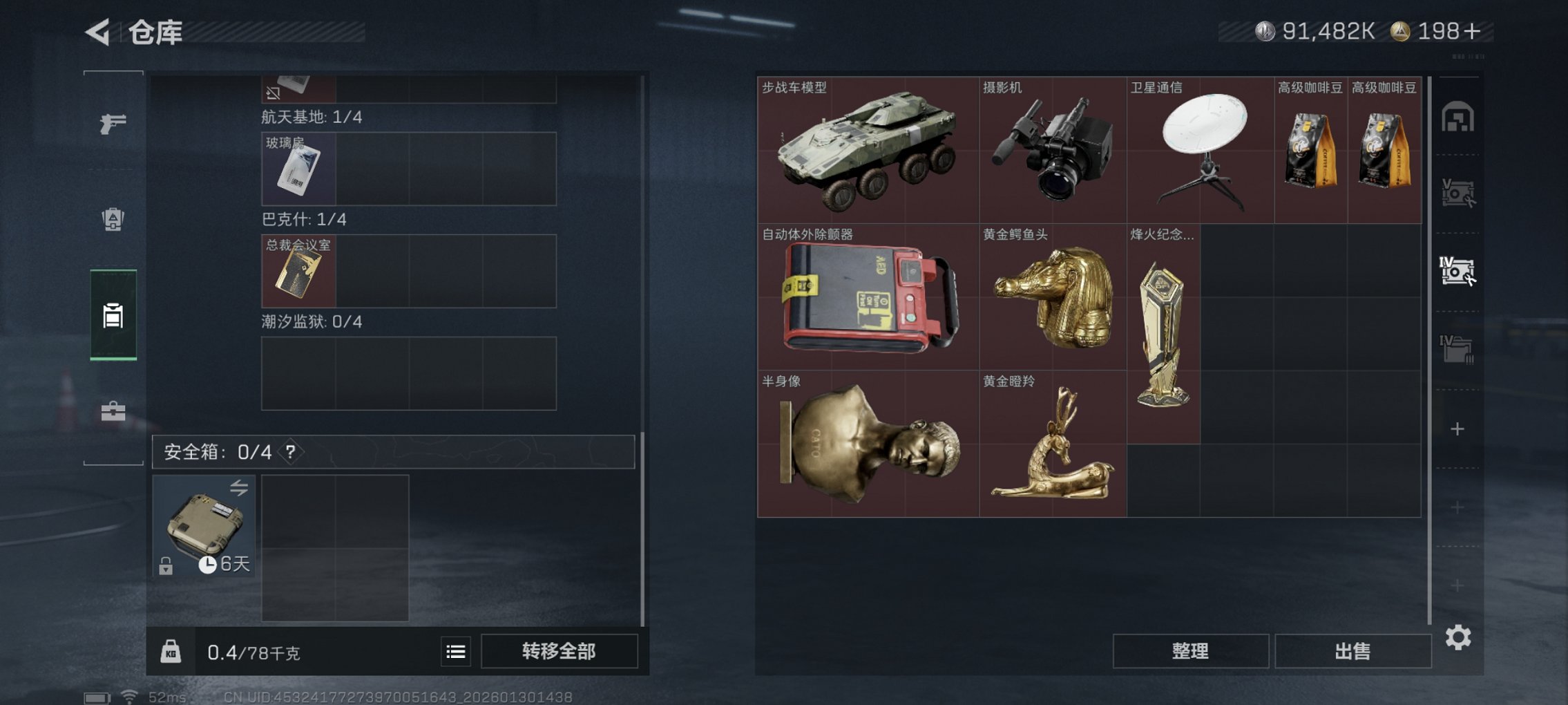Click the 转移全部 transfer all button

(x=559, y=650)
